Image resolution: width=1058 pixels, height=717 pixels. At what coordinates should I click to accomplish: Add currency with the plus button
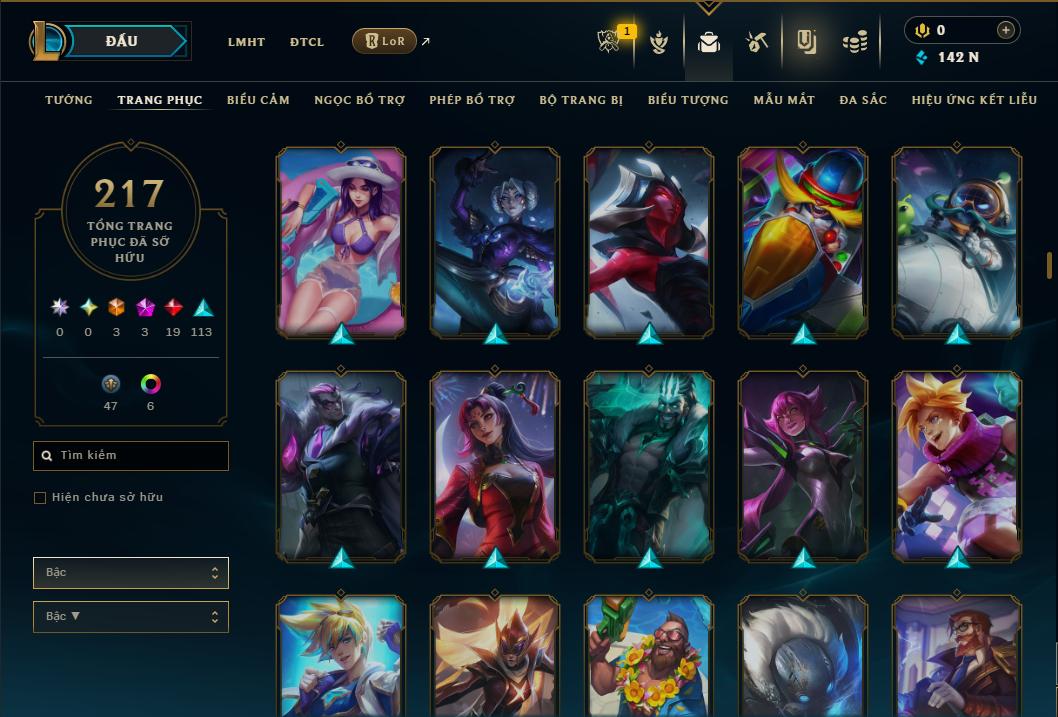point(1005,31)
